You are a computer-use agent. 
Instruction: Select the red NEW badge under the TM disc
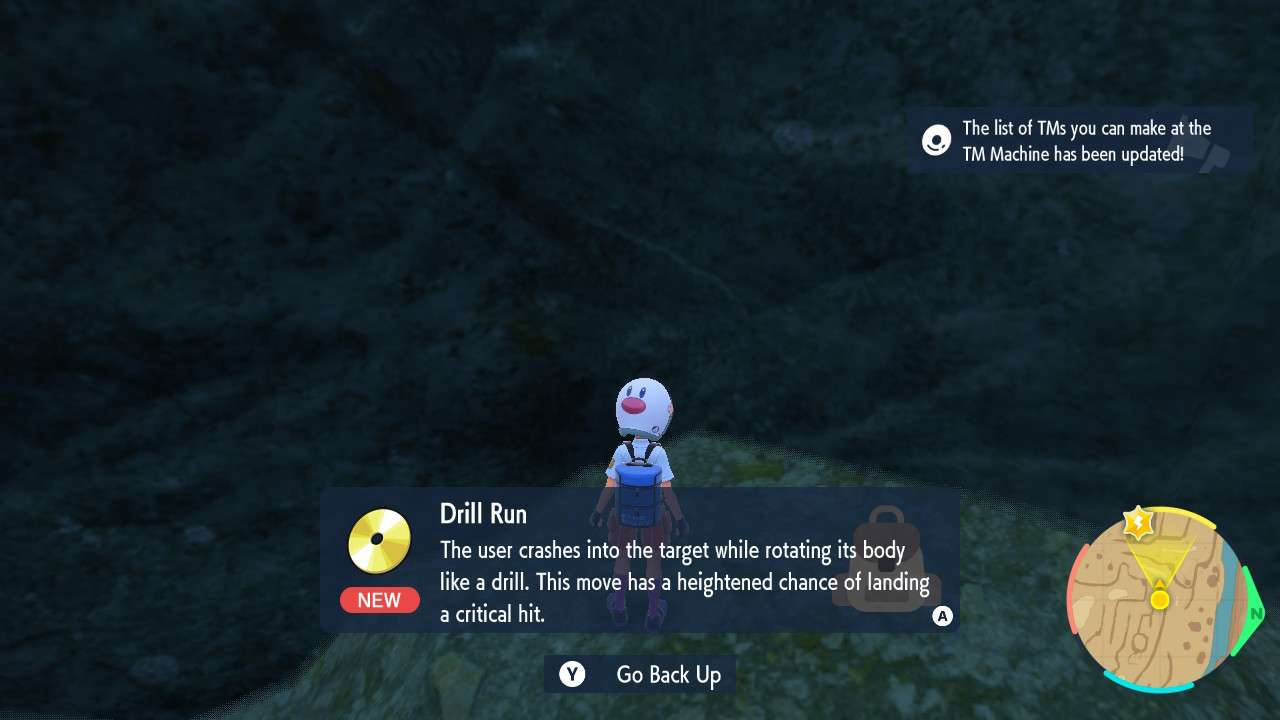379,600
